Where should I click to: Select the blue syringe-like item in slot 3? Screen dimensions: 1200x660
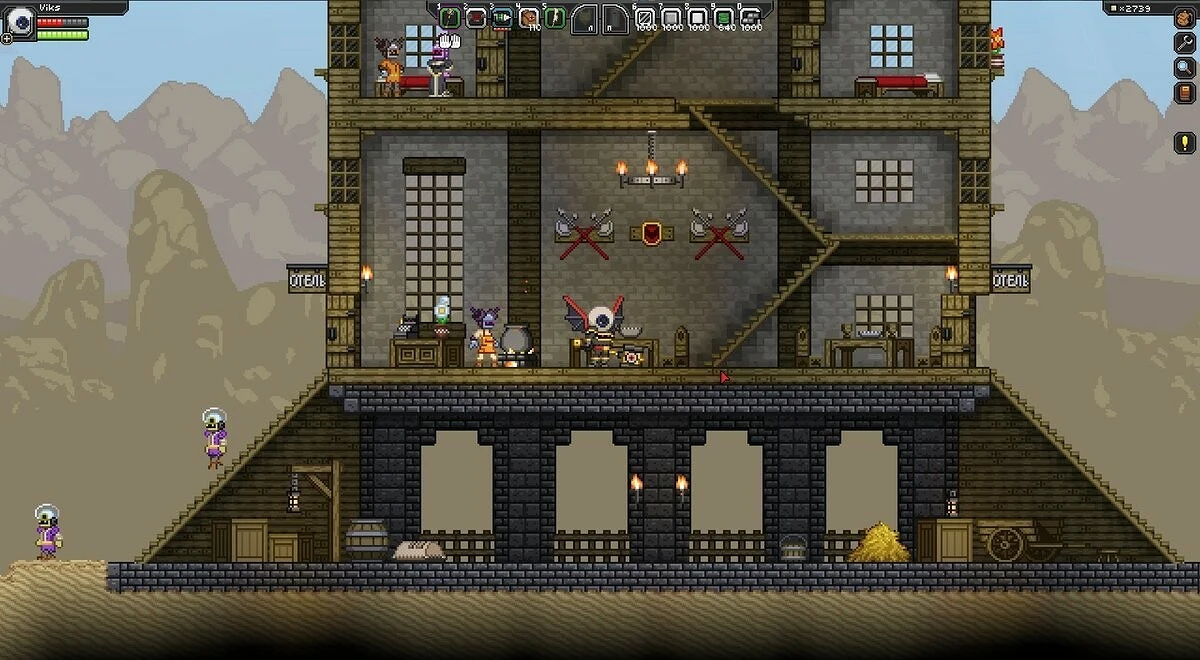pyautogui.click(x=502, y=17)
